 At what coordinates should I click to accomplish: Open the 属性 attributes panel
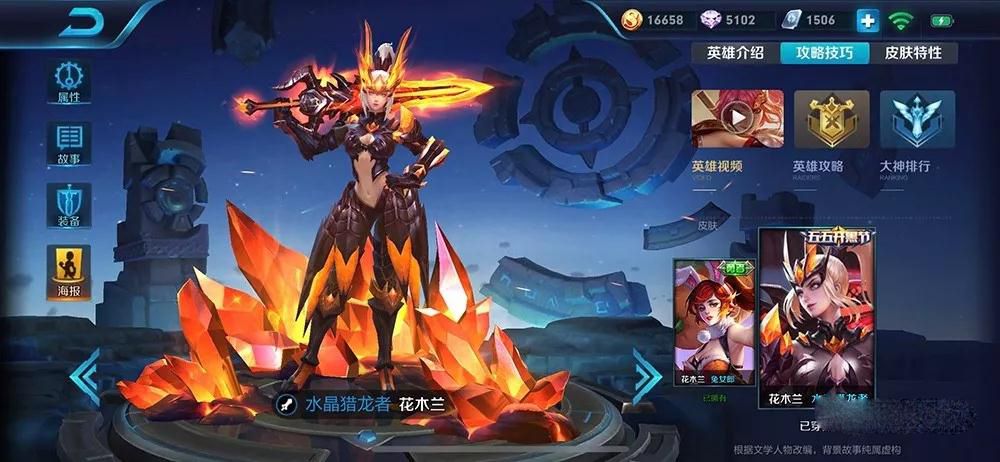68,81
